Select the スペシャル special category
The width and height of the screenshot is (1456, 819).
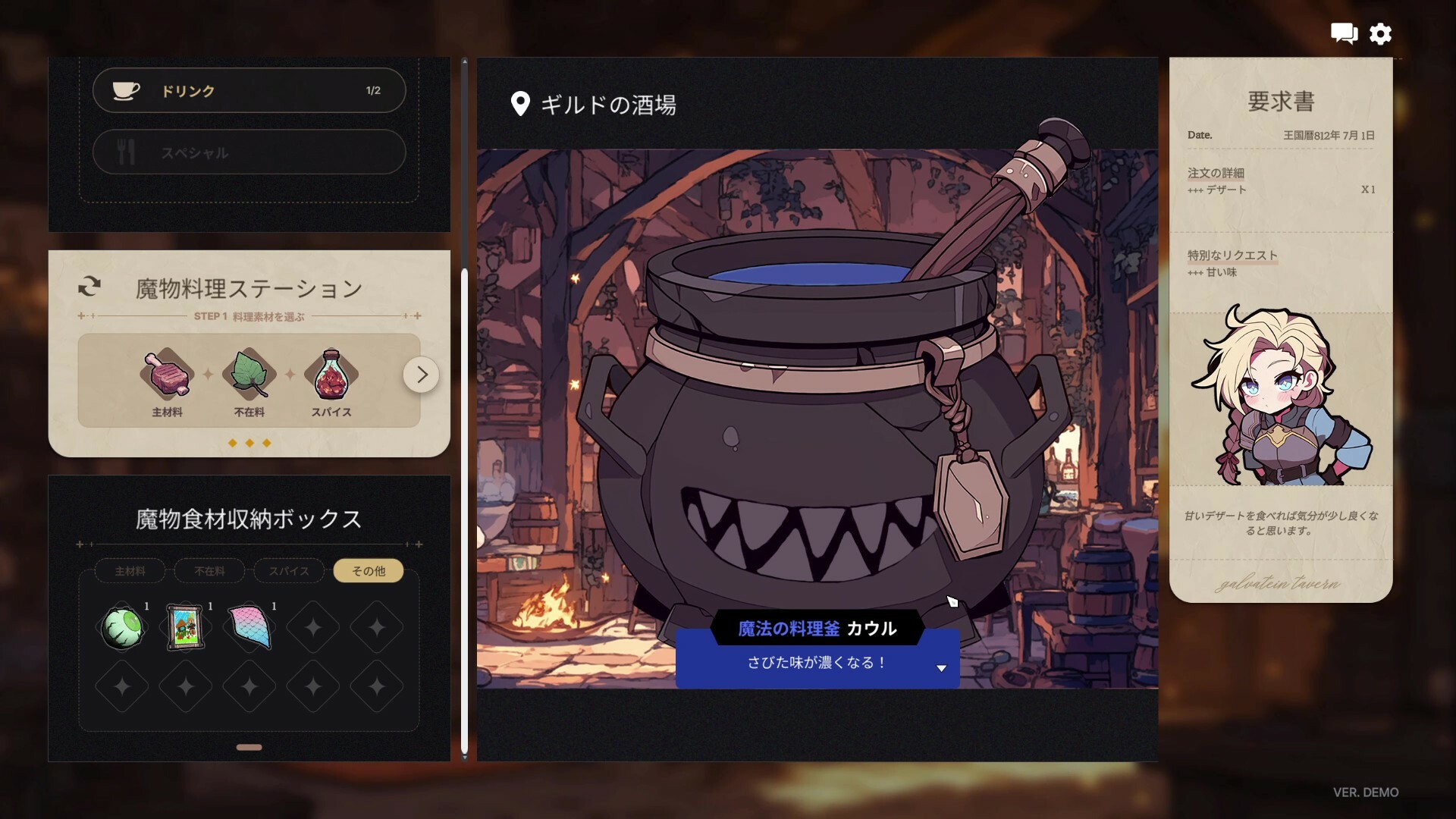coord(249,152)
